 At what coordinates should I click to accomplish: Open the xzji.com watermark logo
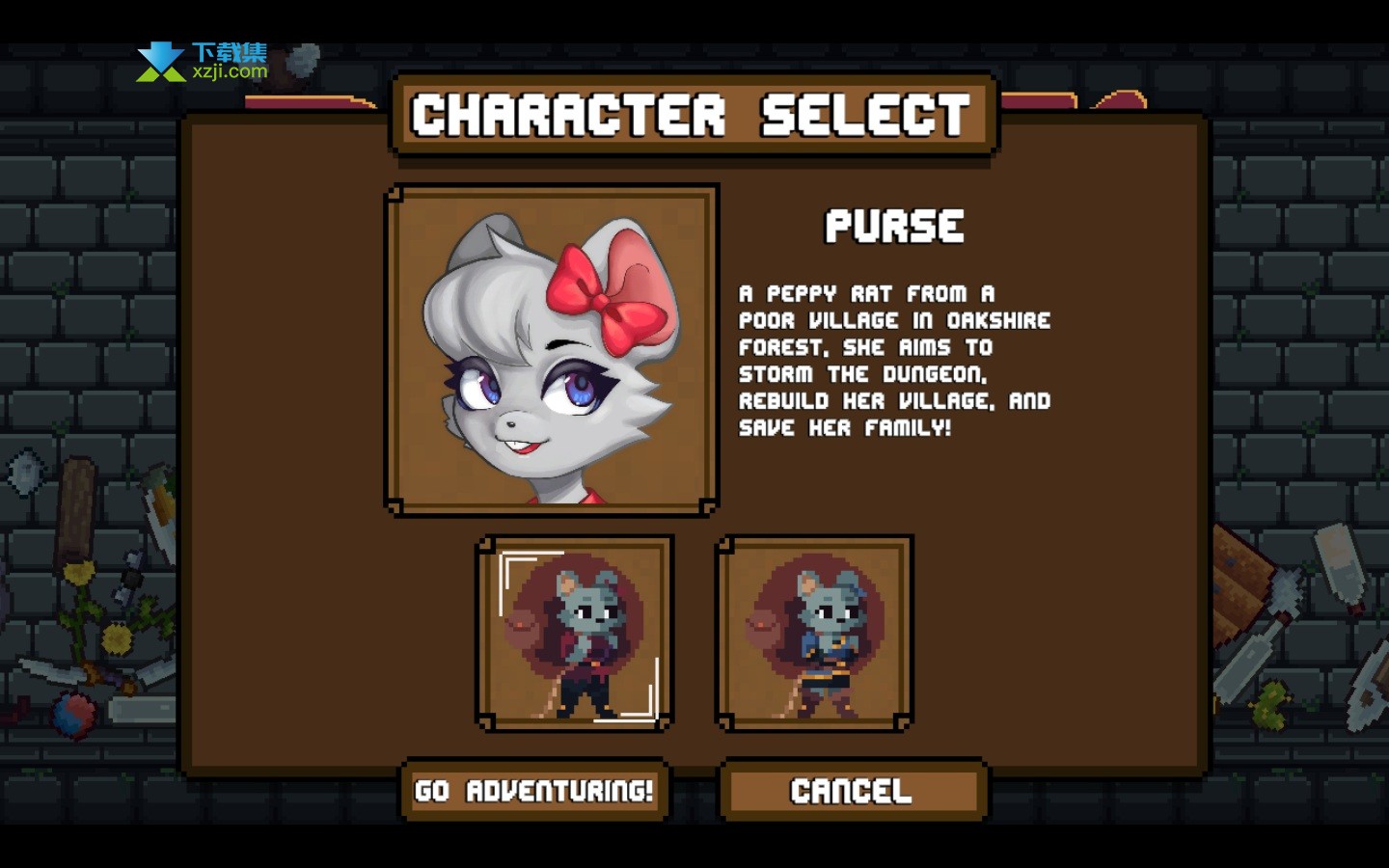coord(203,62)
